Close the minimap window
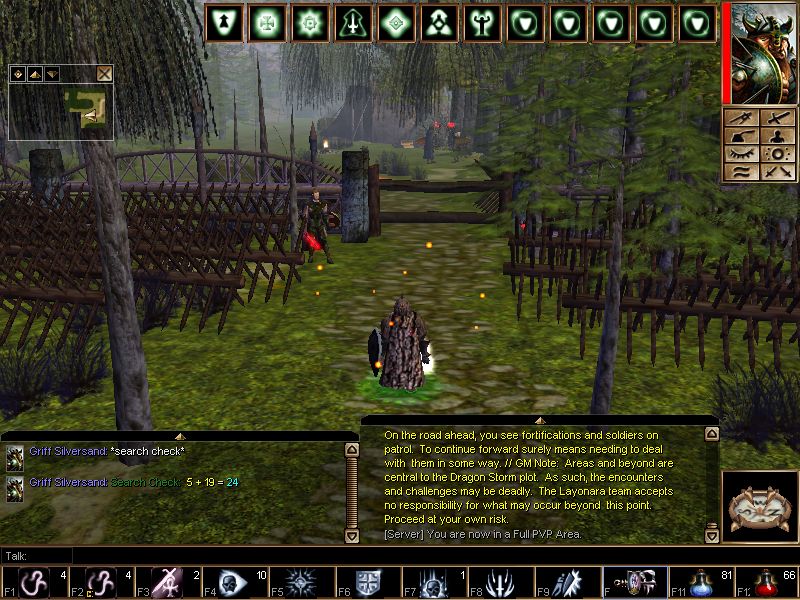 [x=104, y=73]
